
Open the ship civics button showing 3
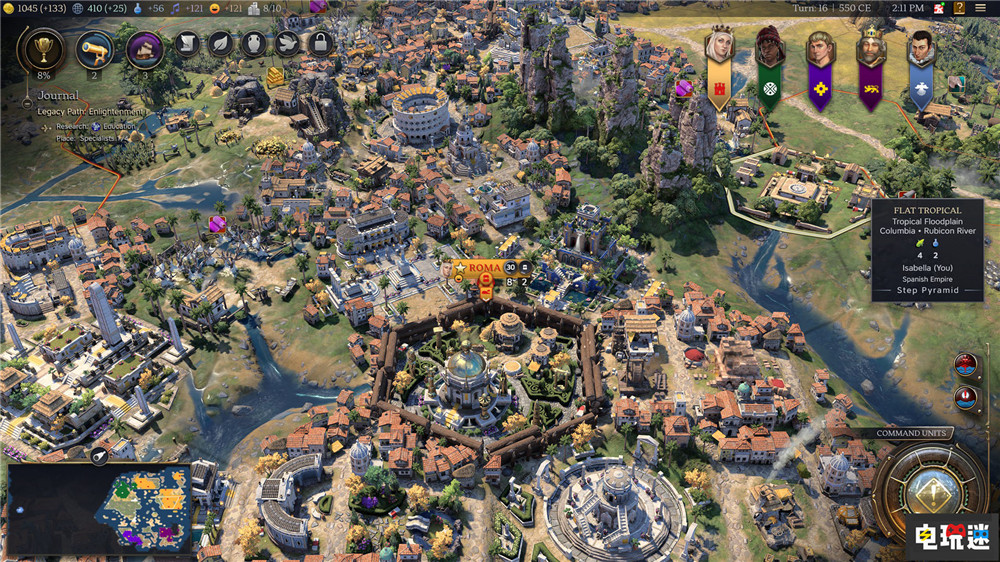[145, 47]
